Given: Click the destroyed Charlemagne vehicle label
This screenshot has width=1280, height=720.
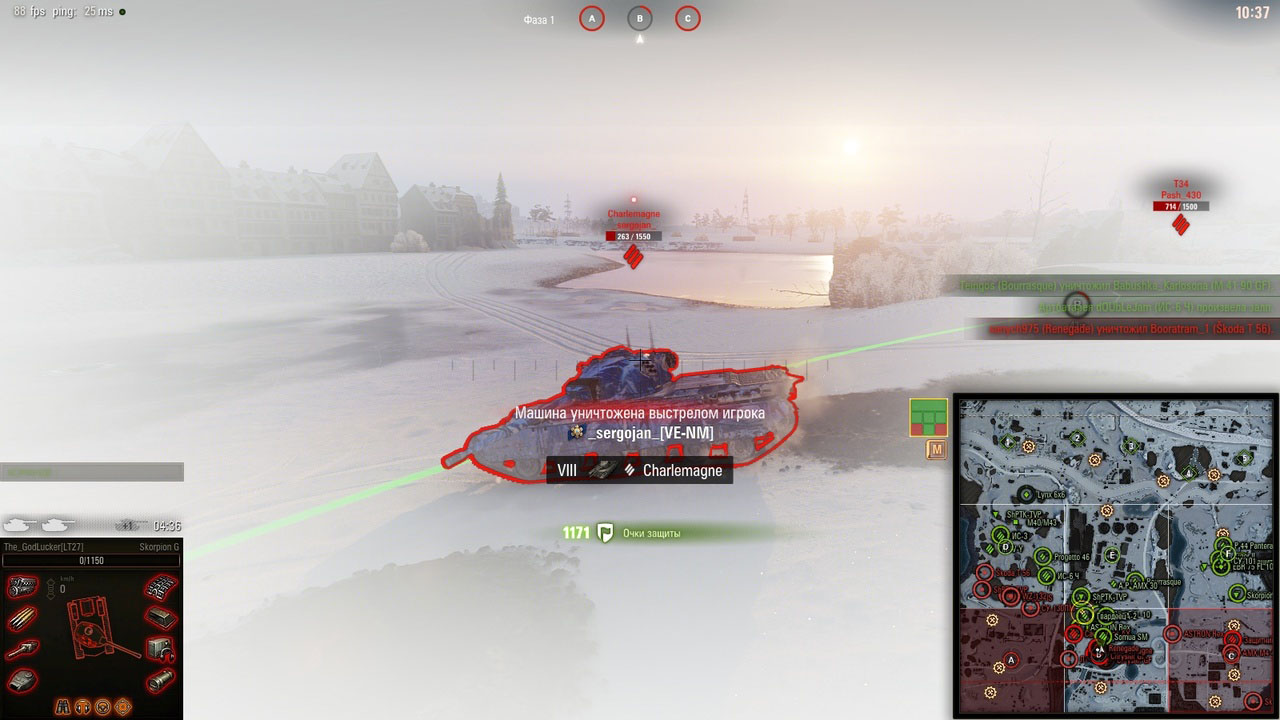Looking at the screenshot, I should coord(639,470).
